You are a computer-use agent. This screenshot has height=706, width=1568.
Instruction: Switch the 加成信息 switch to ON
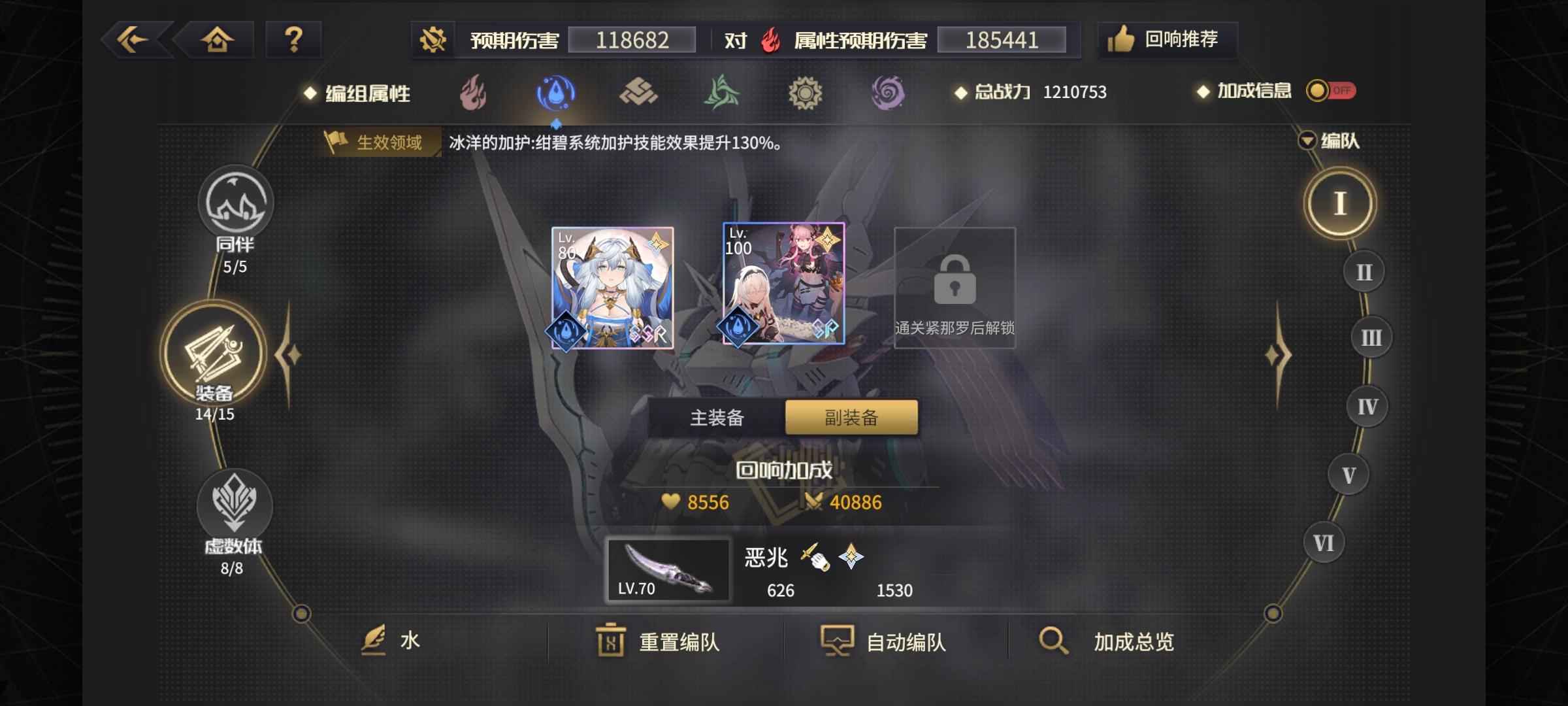1333,92
